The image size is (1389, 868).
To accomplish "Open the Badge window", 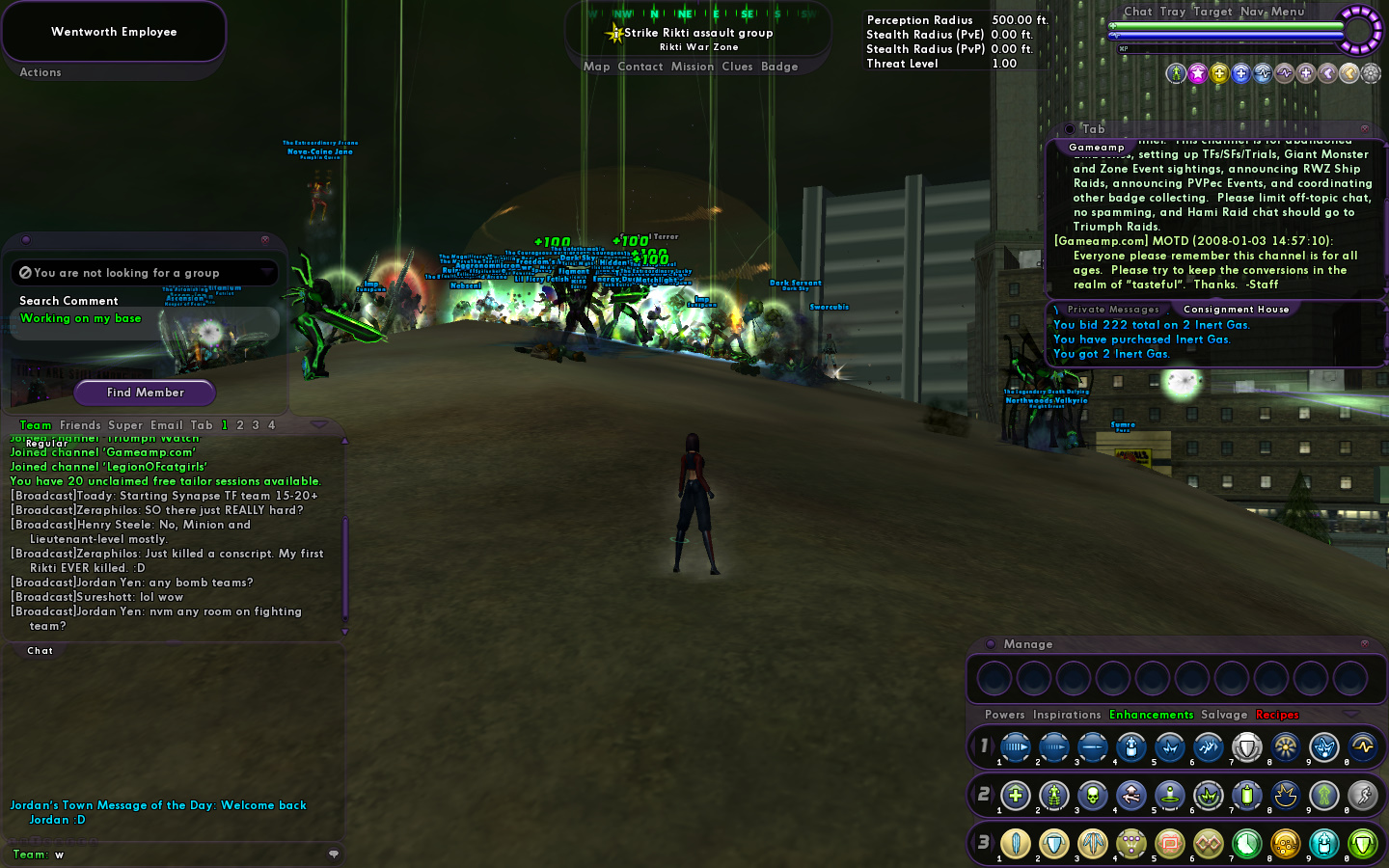I will [x=778, y=67].
